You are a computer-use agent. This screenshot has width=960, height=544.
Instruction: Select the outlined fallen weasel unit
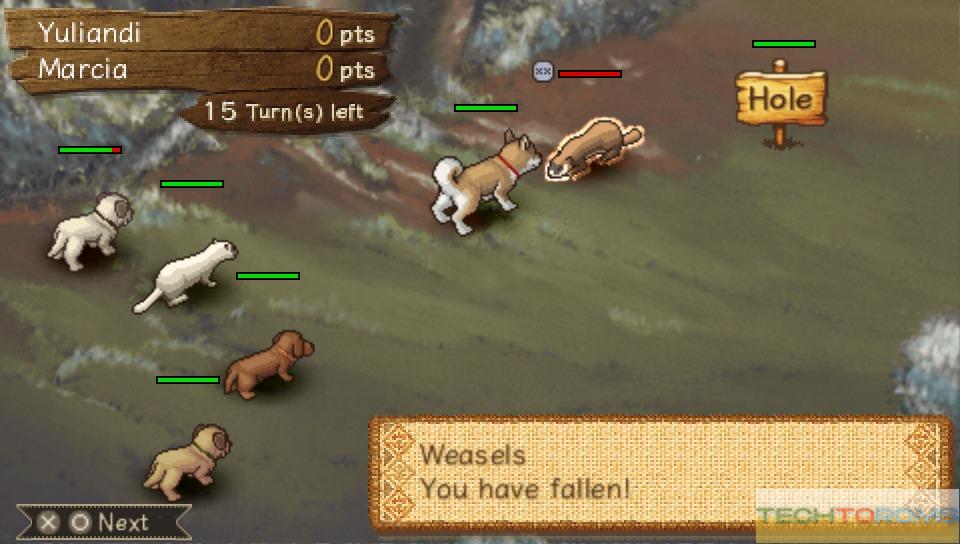click(x=591, y=148)
